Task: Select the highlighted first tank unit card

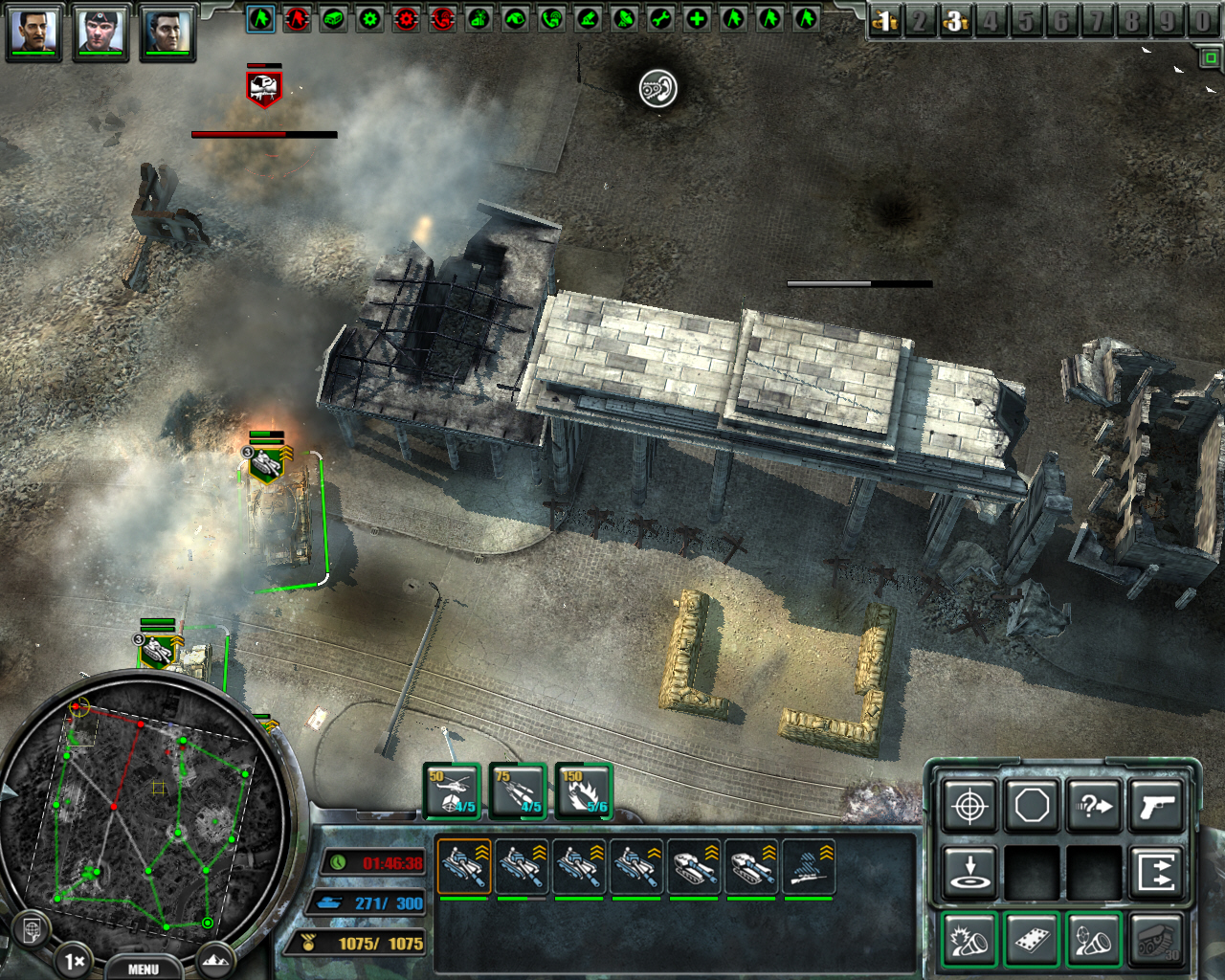Action: (x=463, y=867)
